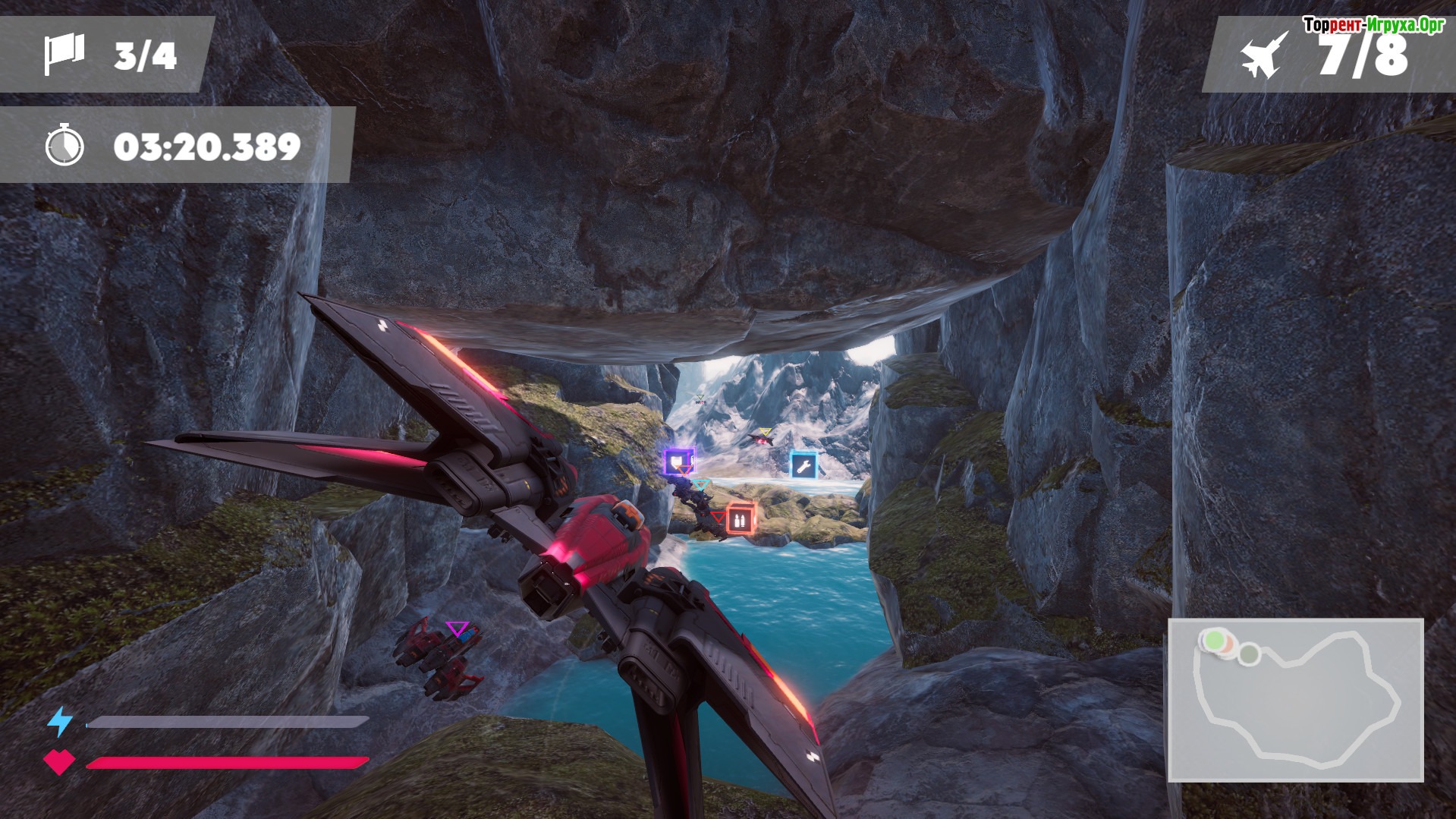The image size is (1456, 819).
Task: Click the lap flag icon
Action: pos(64,55)
